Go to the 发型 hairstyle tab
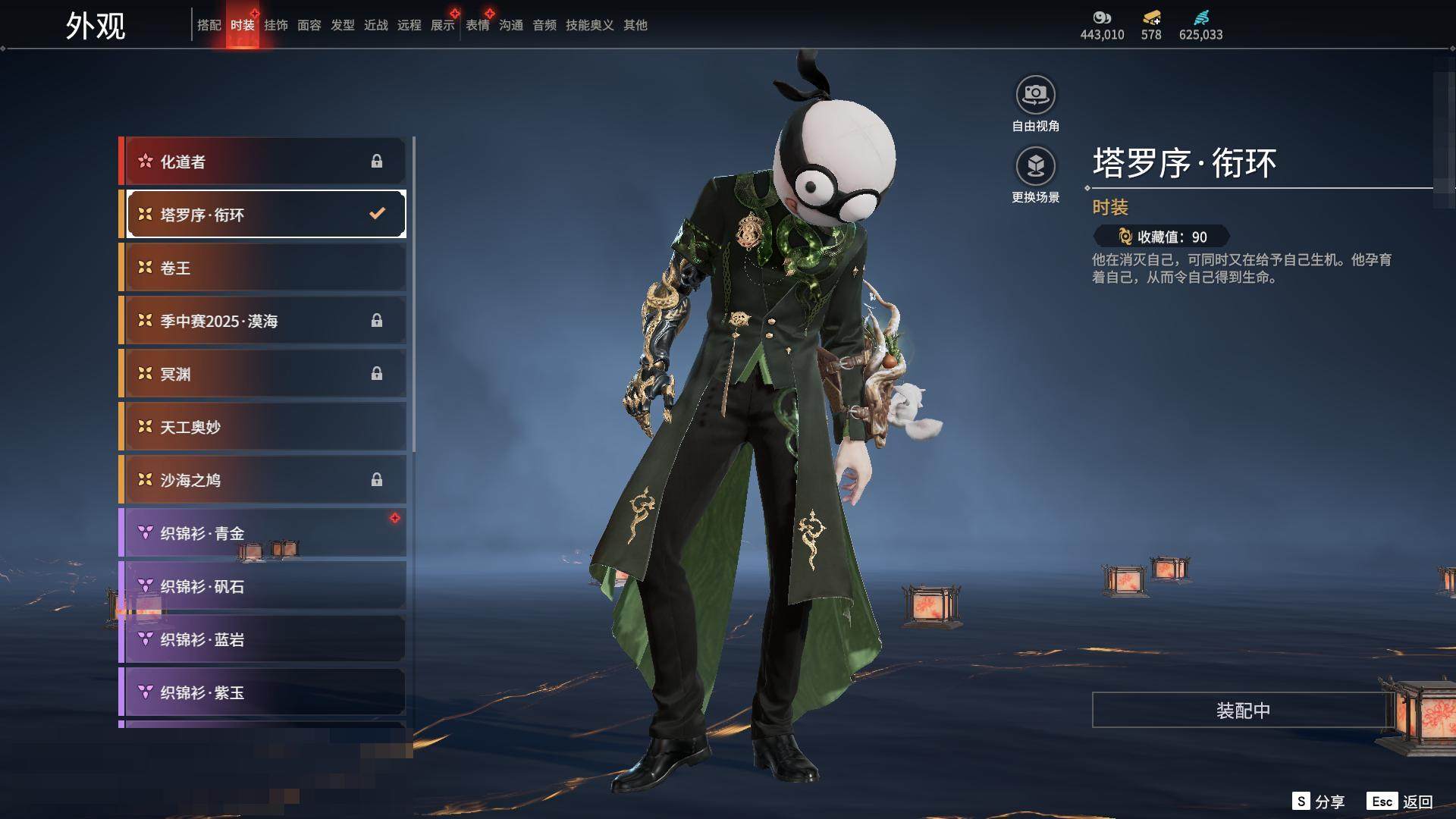The width and height of the screenshot is (1456, 819). click(x=342, y=25)
